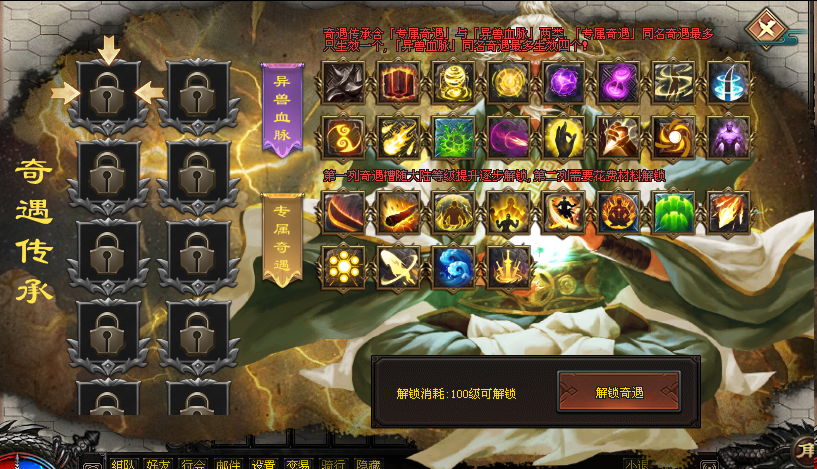
Task: Choose the green thorny vines skill
Action: click(453, 137)
